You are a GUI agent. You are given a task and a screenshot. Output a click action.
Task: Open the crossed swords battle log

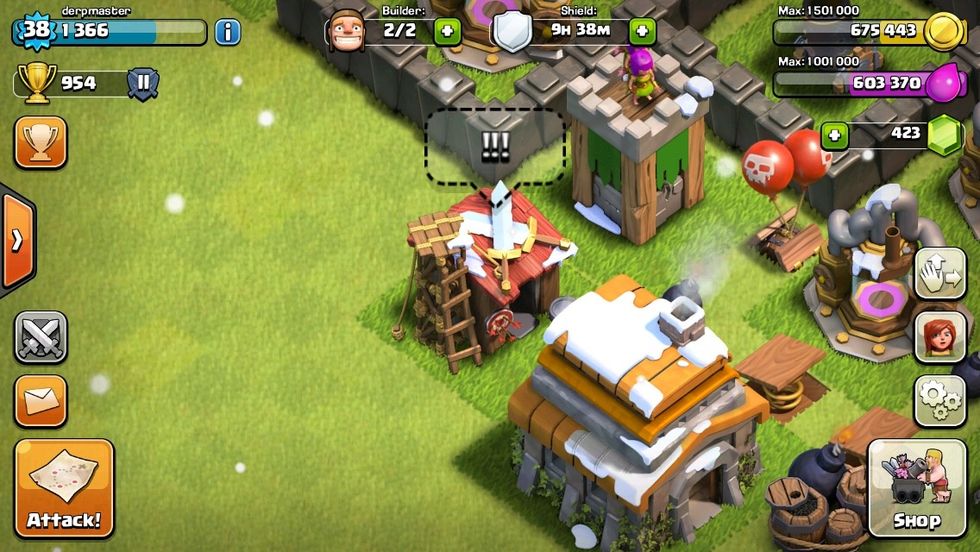(x=41, y=337)
